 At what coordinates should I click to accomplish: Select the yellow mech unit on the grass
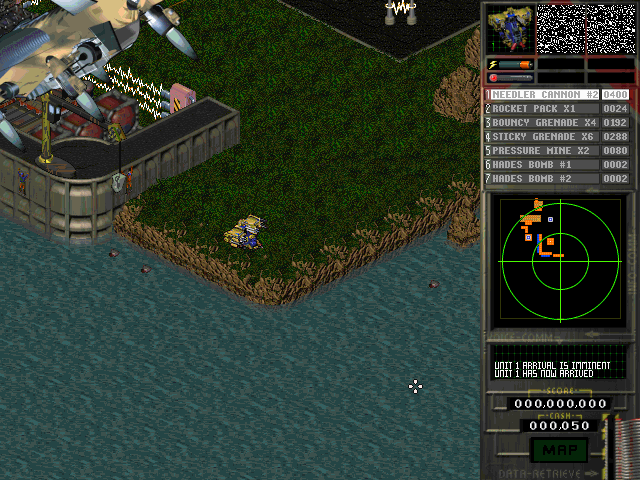(x=245, y=233)
